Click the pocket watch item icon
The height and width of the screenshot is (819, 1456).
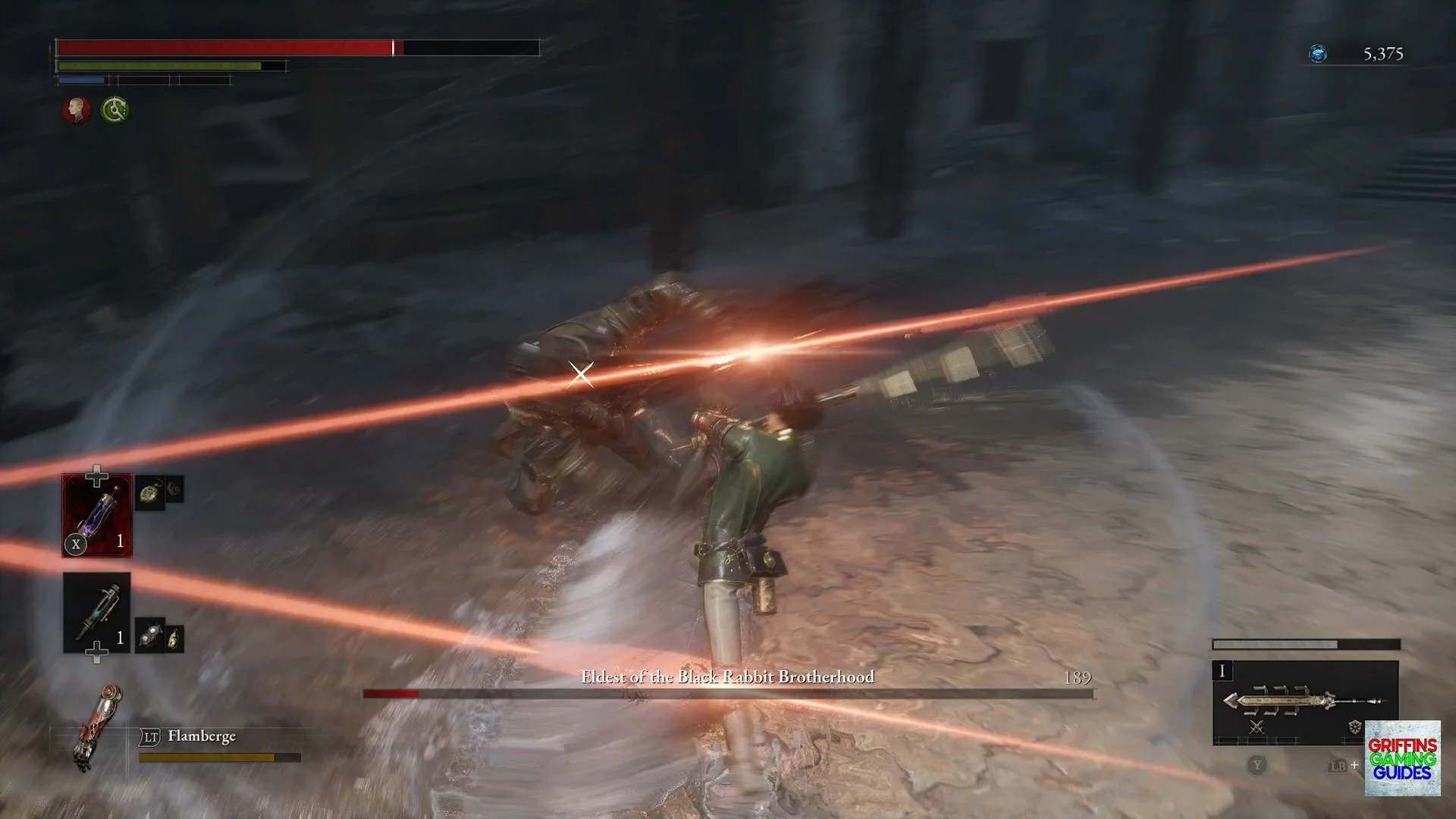[x=149, y=494]
